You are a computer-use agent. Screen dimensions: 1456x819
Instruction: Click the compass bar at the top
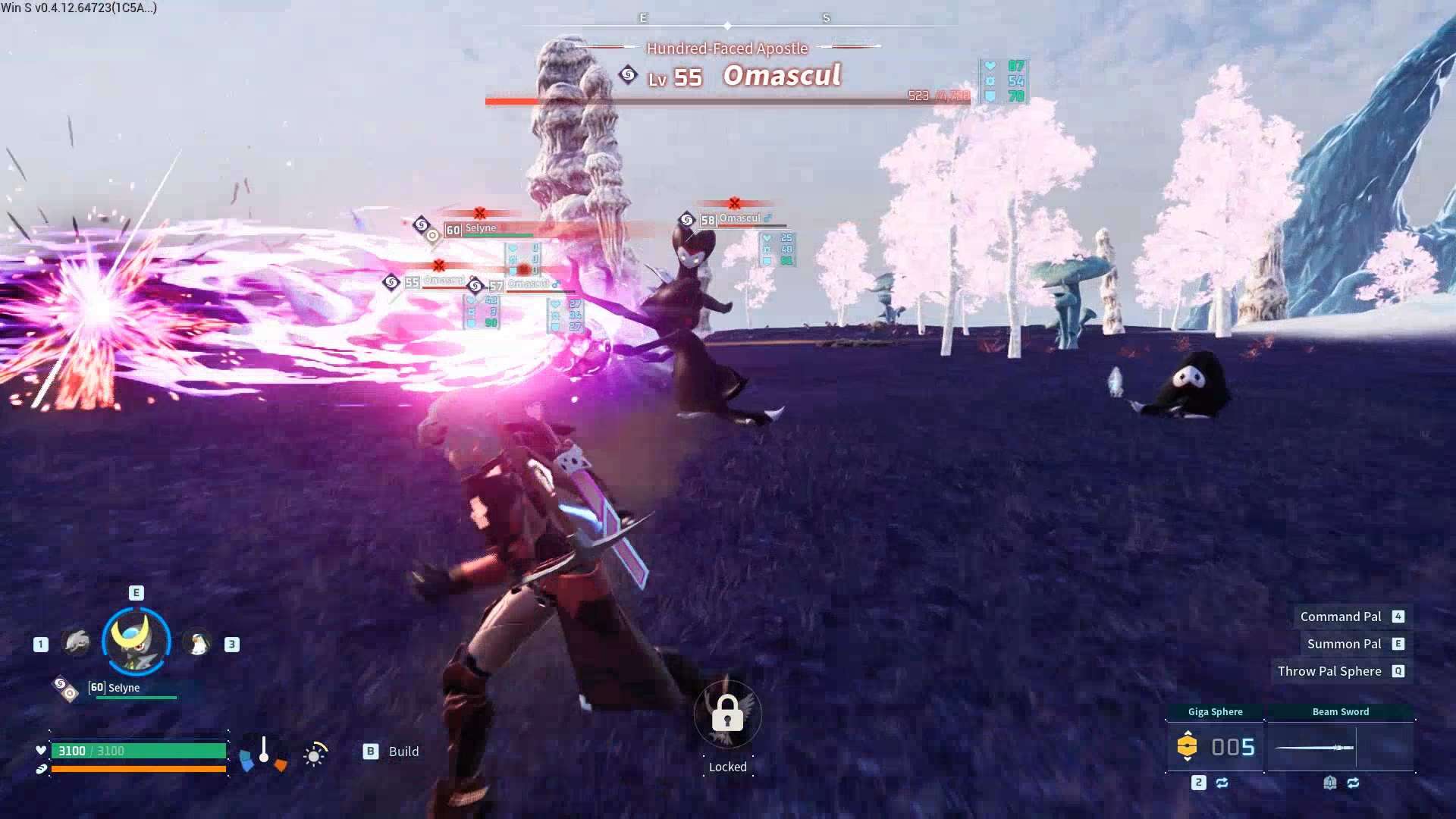pos(728,25)
